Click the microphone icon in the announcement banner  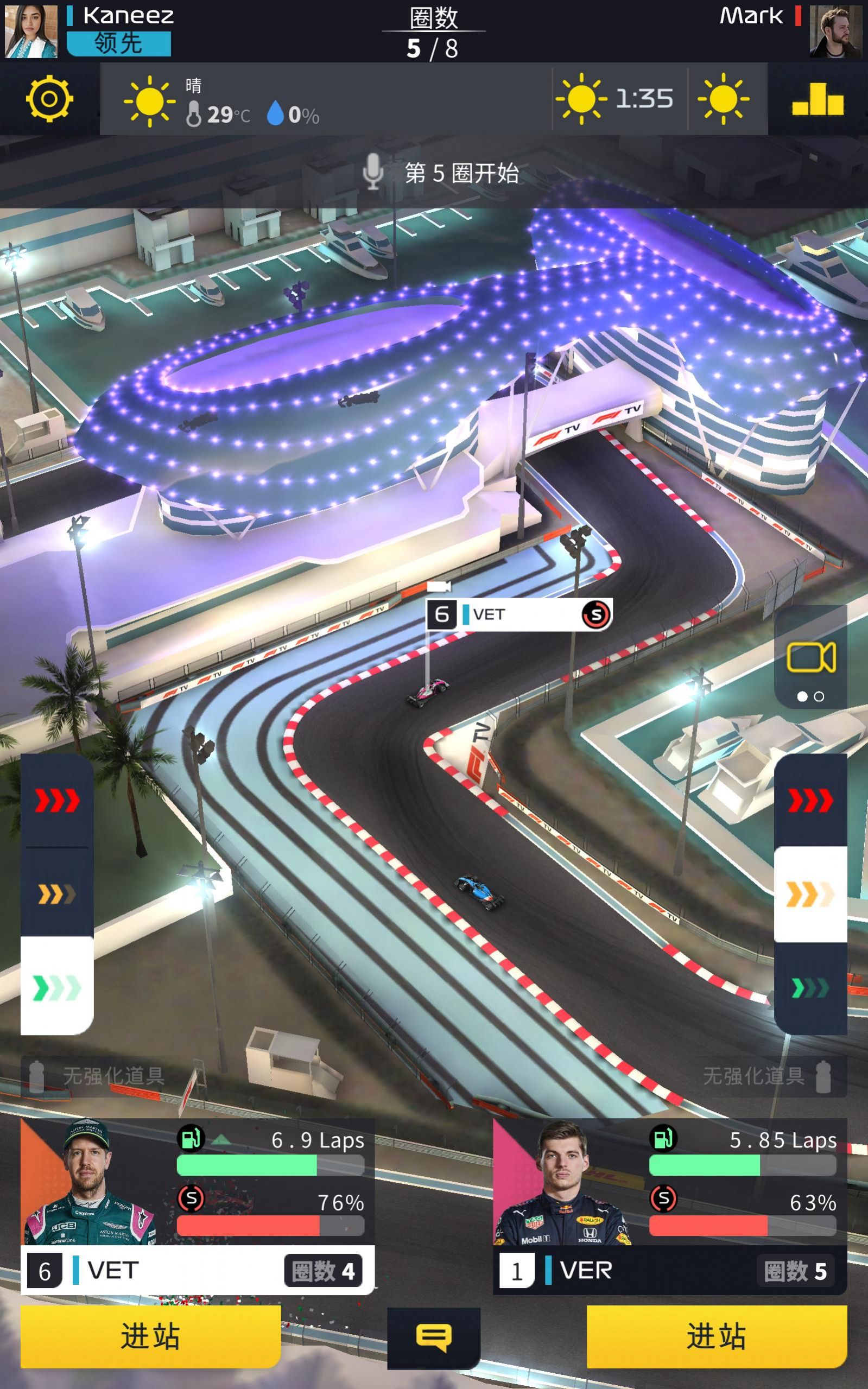point(373,173)
